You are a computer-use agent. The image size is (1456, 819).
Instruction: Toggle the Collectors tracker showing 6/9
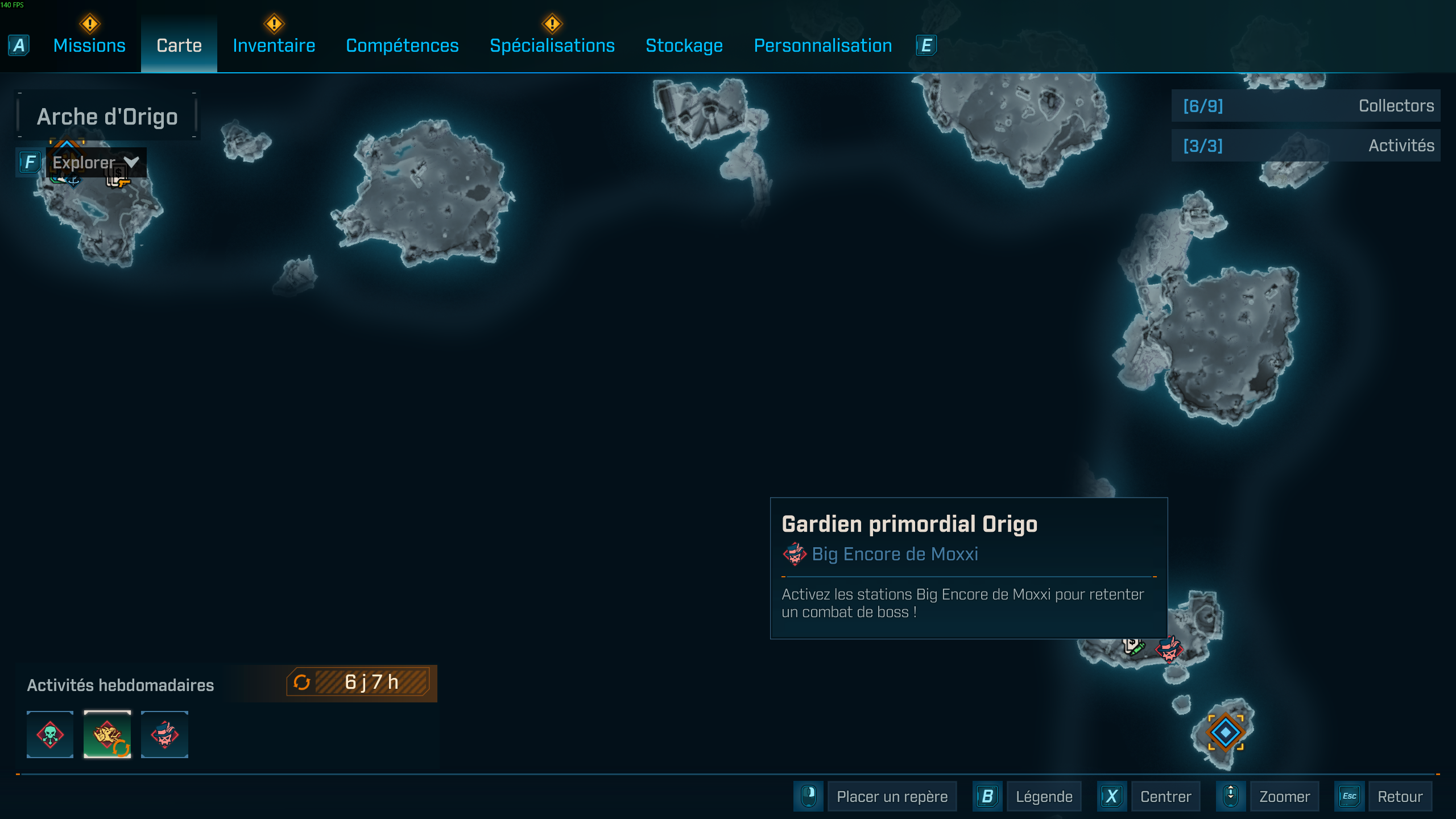point(1305,105)
